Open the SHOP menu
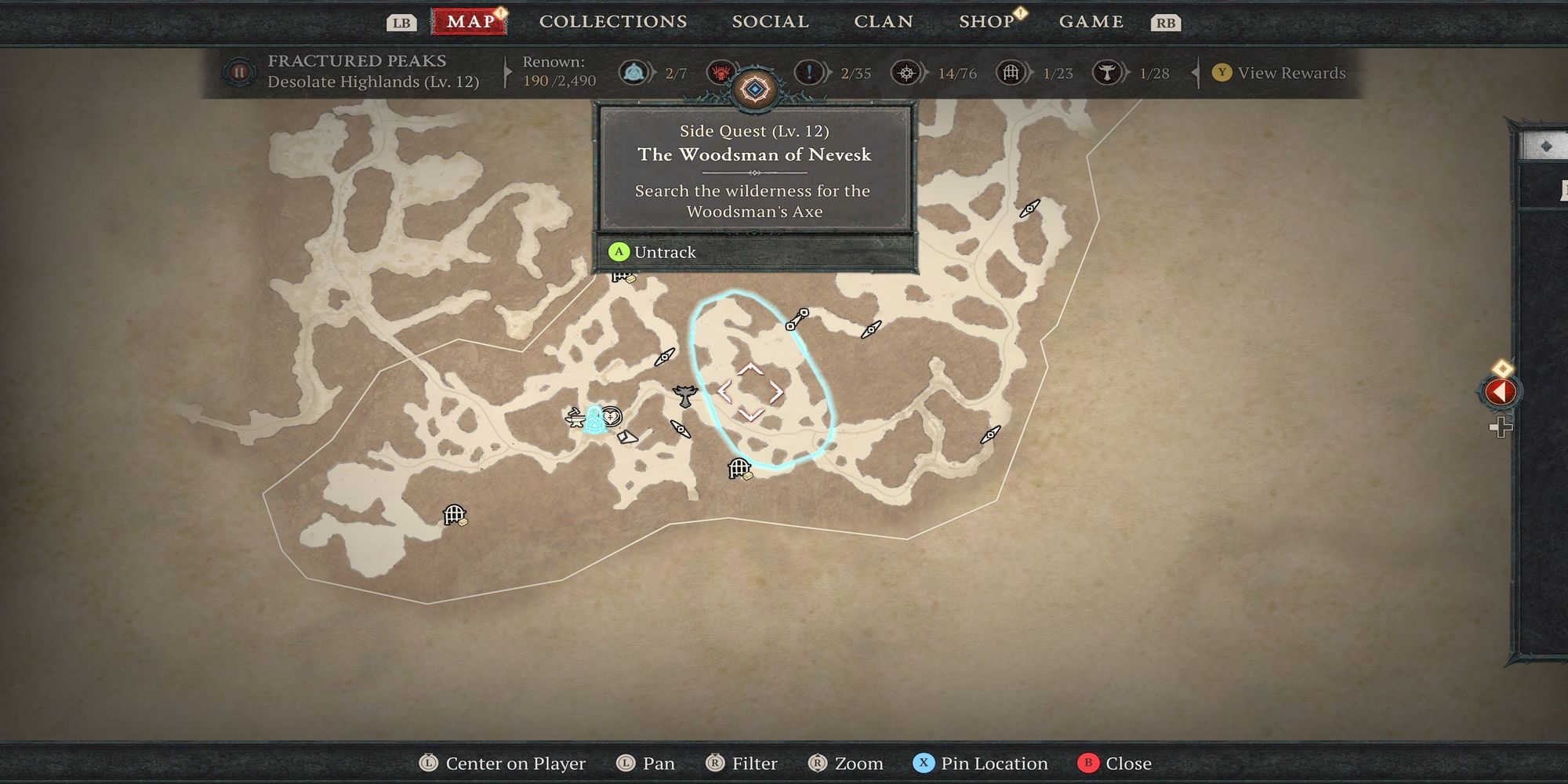1568x784 pixels. coord(985,21)
